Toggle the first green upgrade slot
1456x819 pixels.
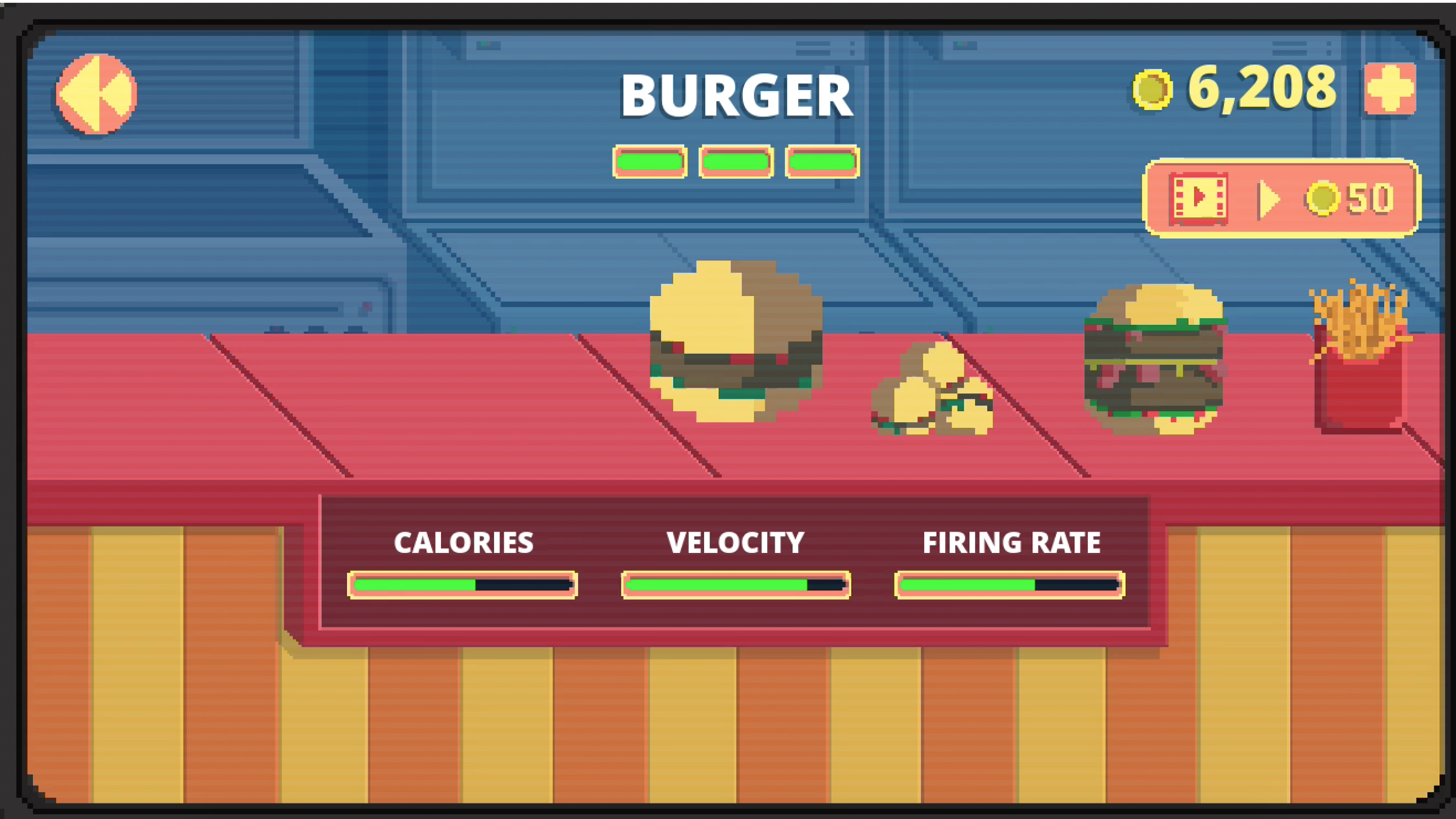650,160
